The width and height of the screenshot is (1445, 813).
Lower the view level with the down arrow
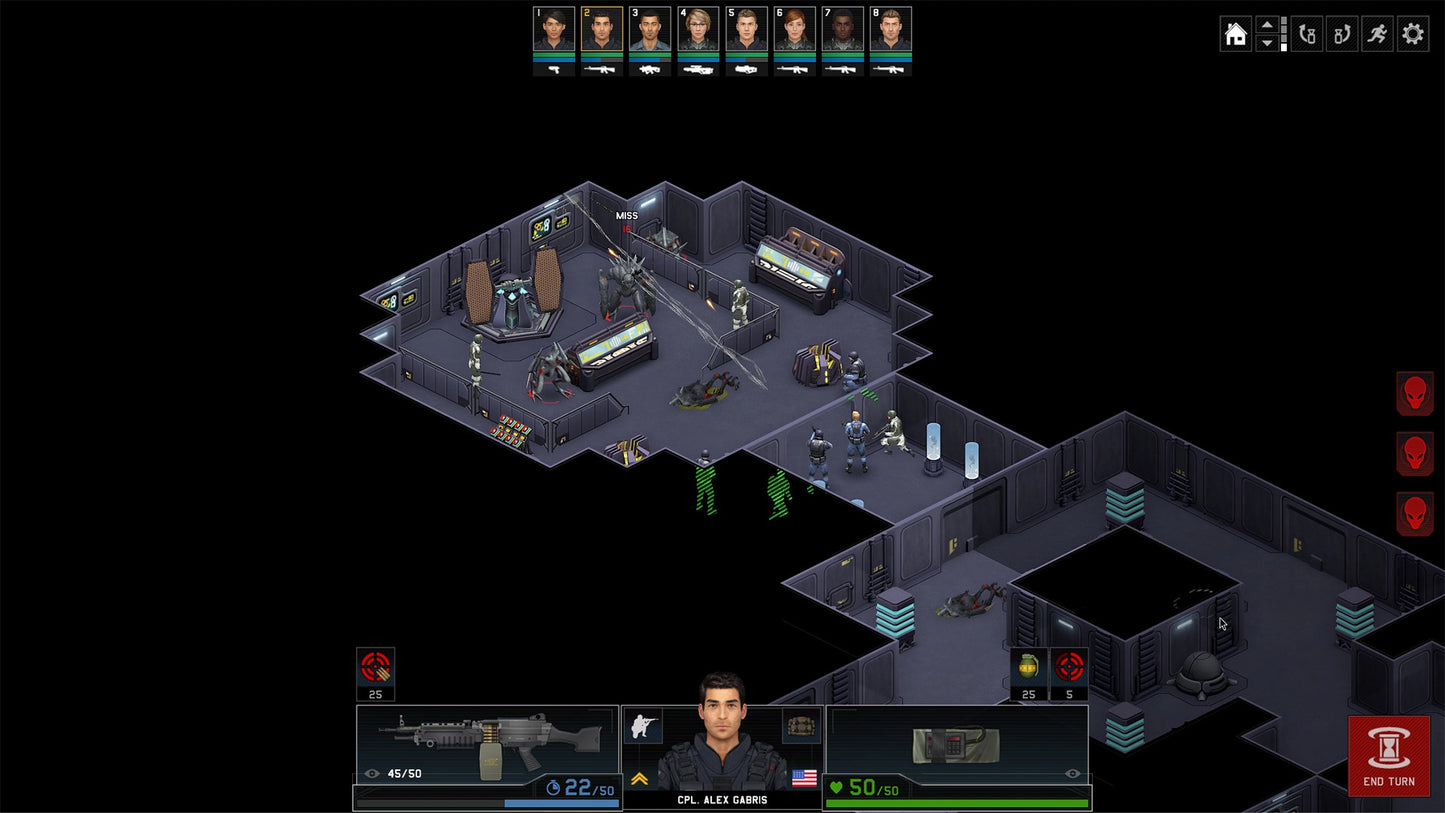(x=1268, y=42)
